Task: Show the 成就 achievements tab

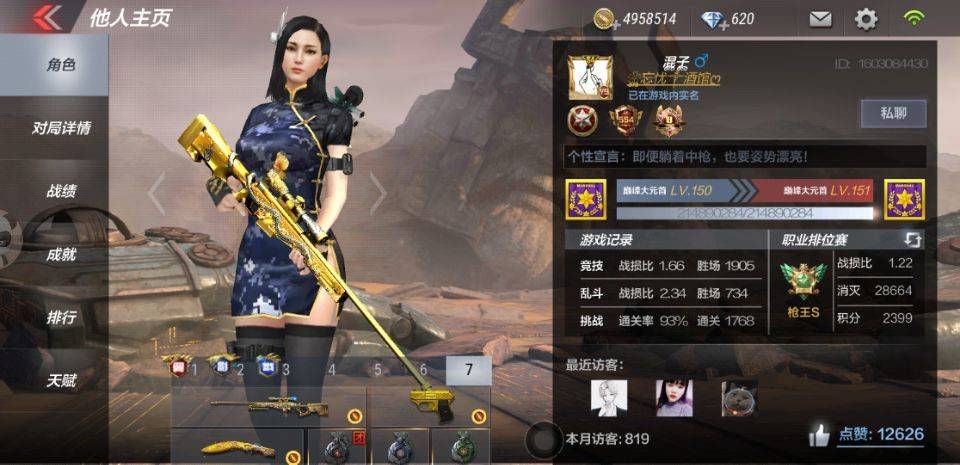Action: (x=62, y=254)
